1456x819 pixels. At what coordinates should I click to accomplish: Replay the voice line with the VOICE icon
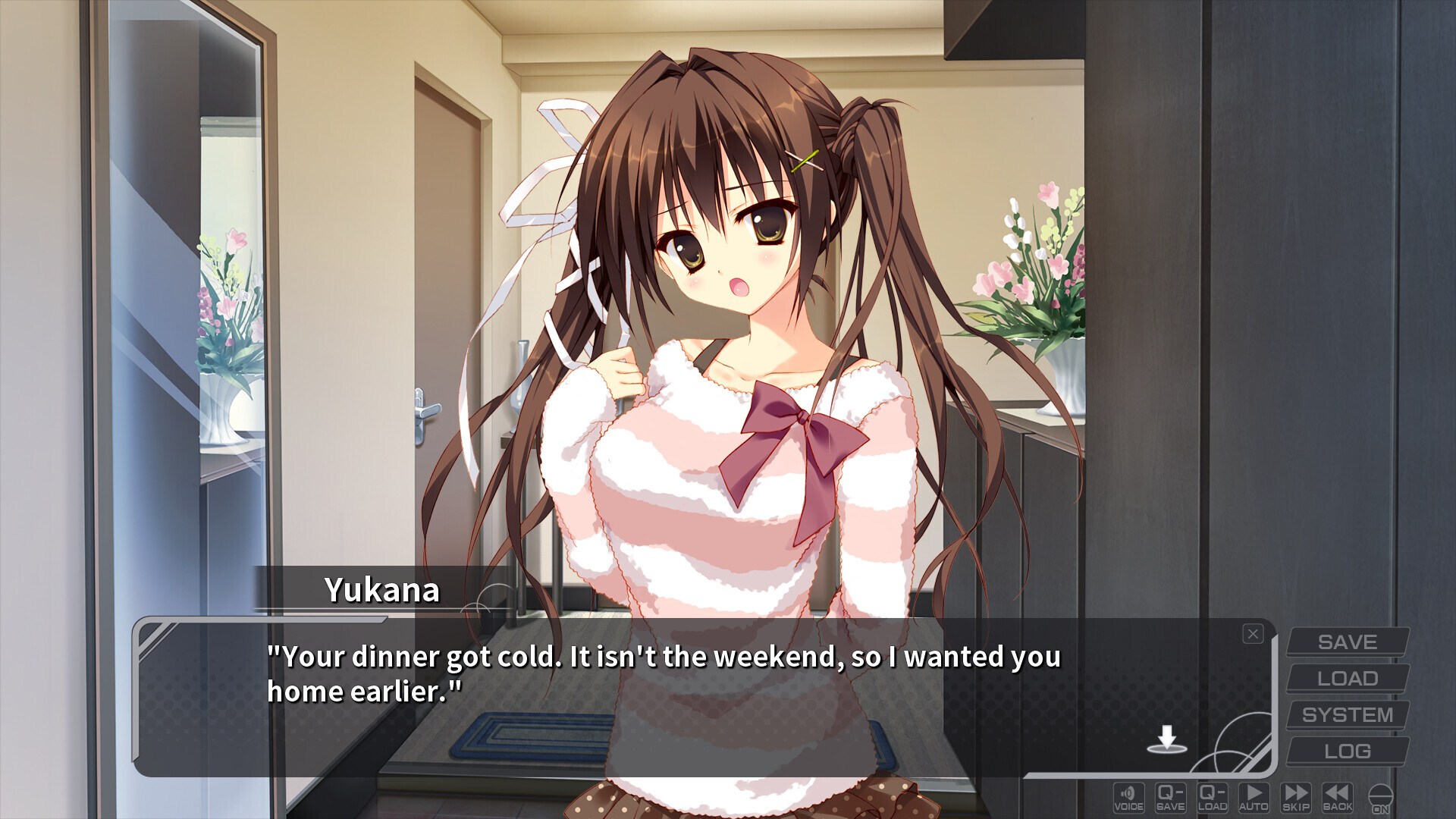[1129, 796]
